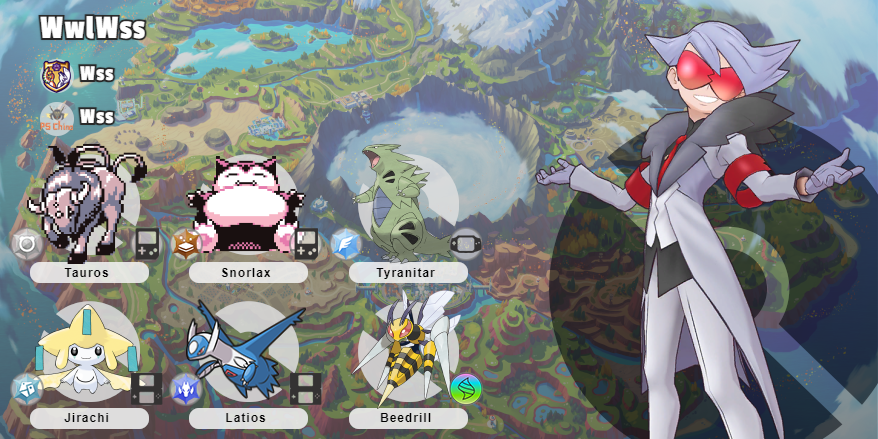
Task: Click the Game Boy Advance icon beside Tyranitar
Action: (x=466, y=243)
